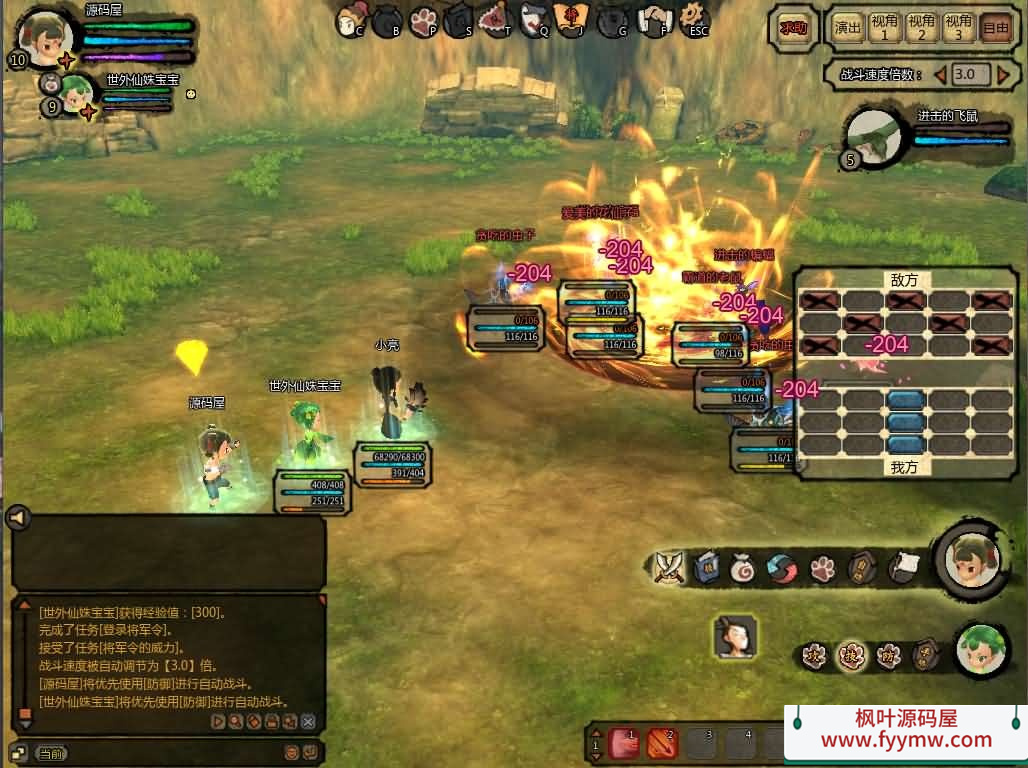This screenshot has height=768, width=1028.
Task: Choose the pet's 攻 attack command
Action: 815,656
